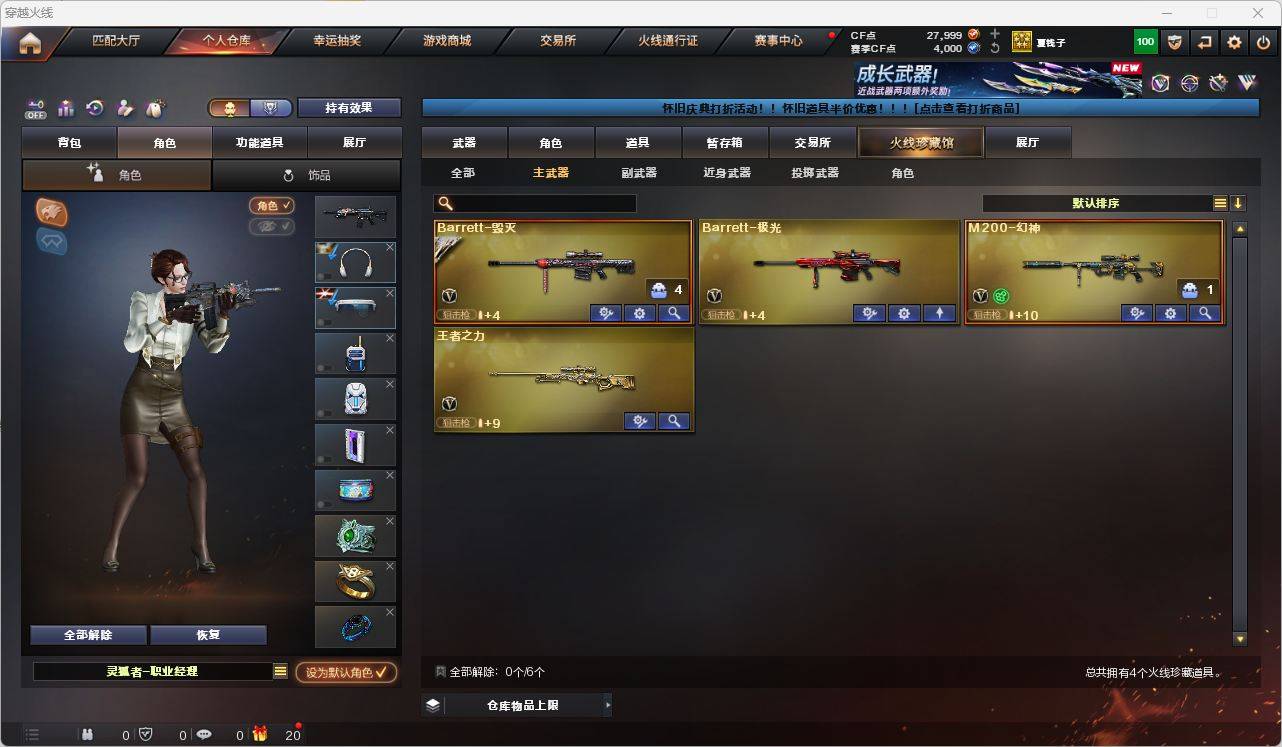Click the gift box icon in the left toolbar
Screen dimensions: 1282x747
pos(66,108)
